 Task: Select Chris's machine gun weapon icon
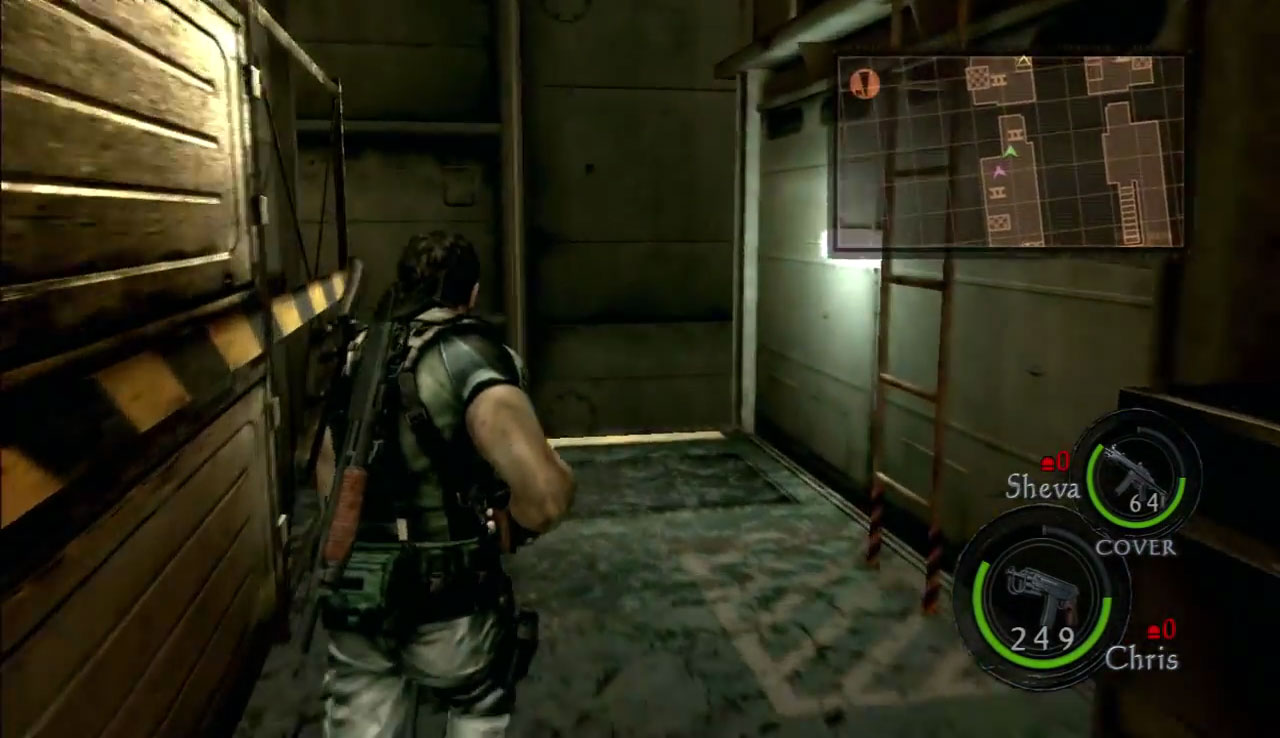[1041, 591]
